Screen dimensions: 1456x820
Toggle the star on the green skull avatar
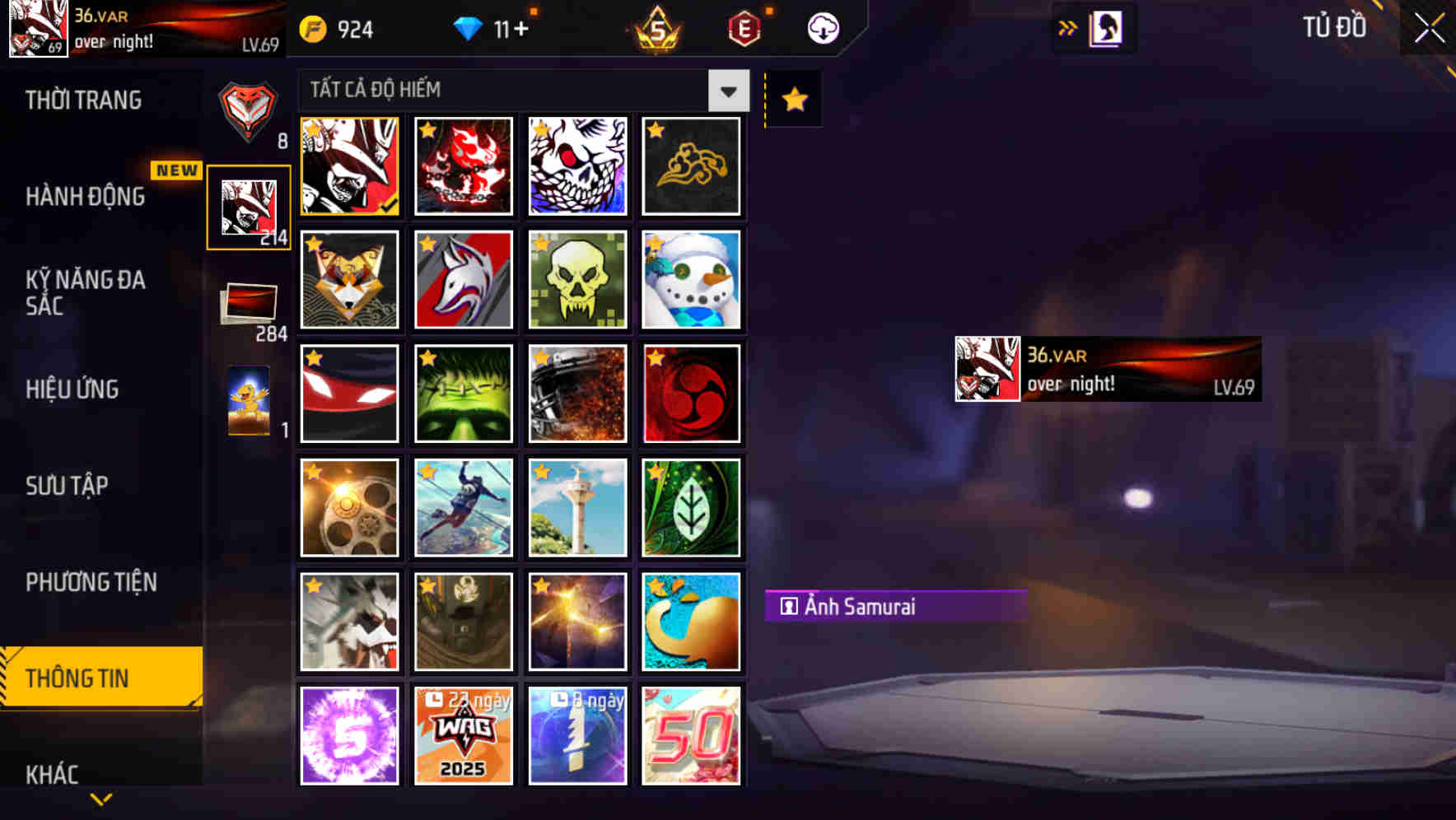[x=540, y=244]
